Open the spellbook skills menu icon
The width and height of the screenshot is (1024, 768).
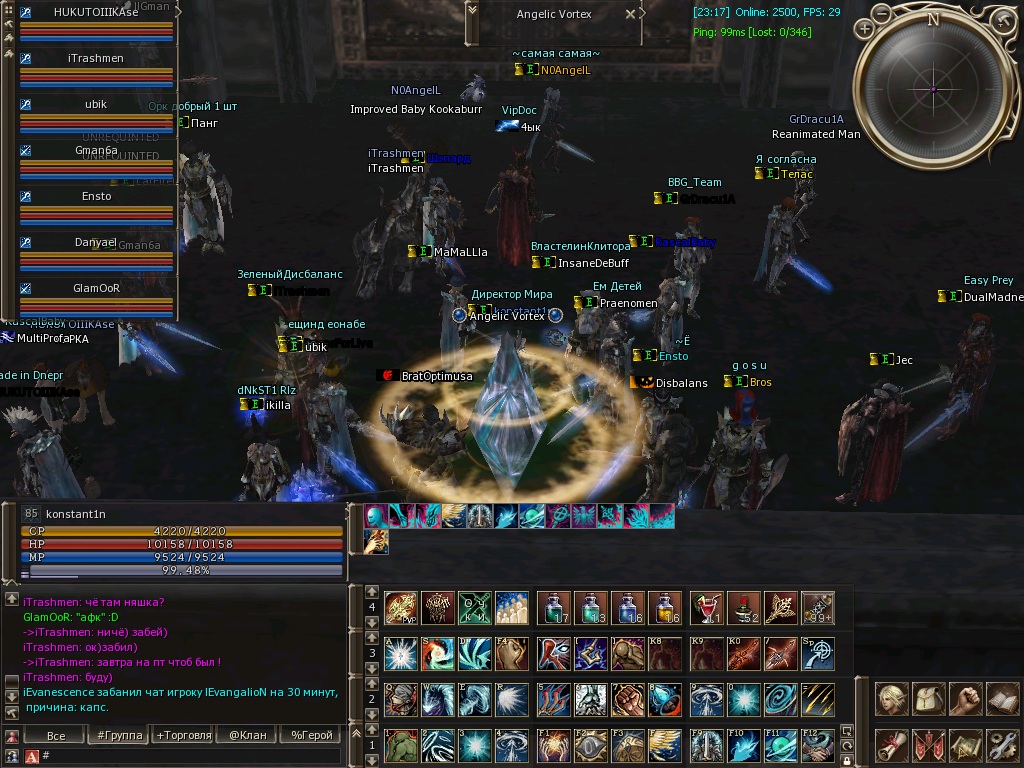1001,699
